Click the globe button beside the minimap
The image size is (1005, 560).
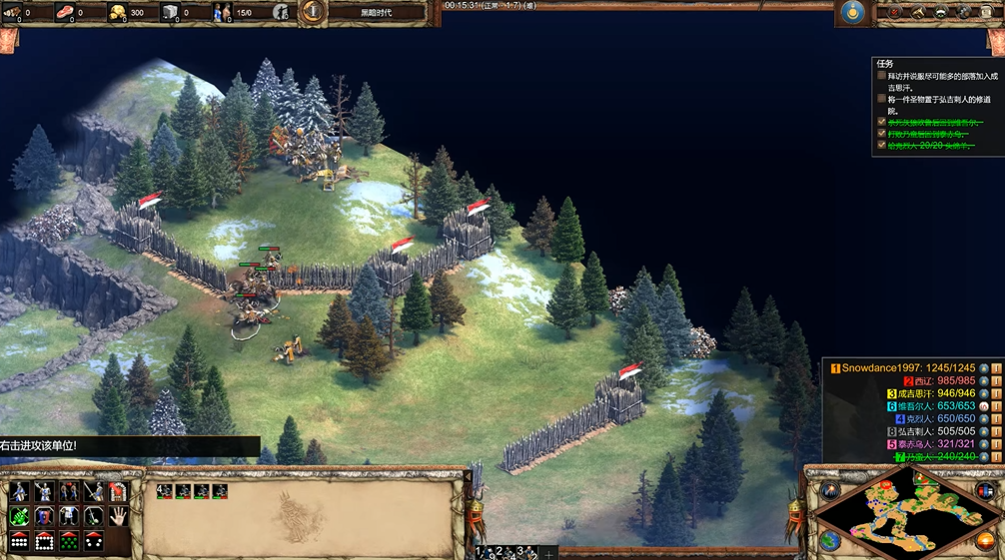[830, 541]
